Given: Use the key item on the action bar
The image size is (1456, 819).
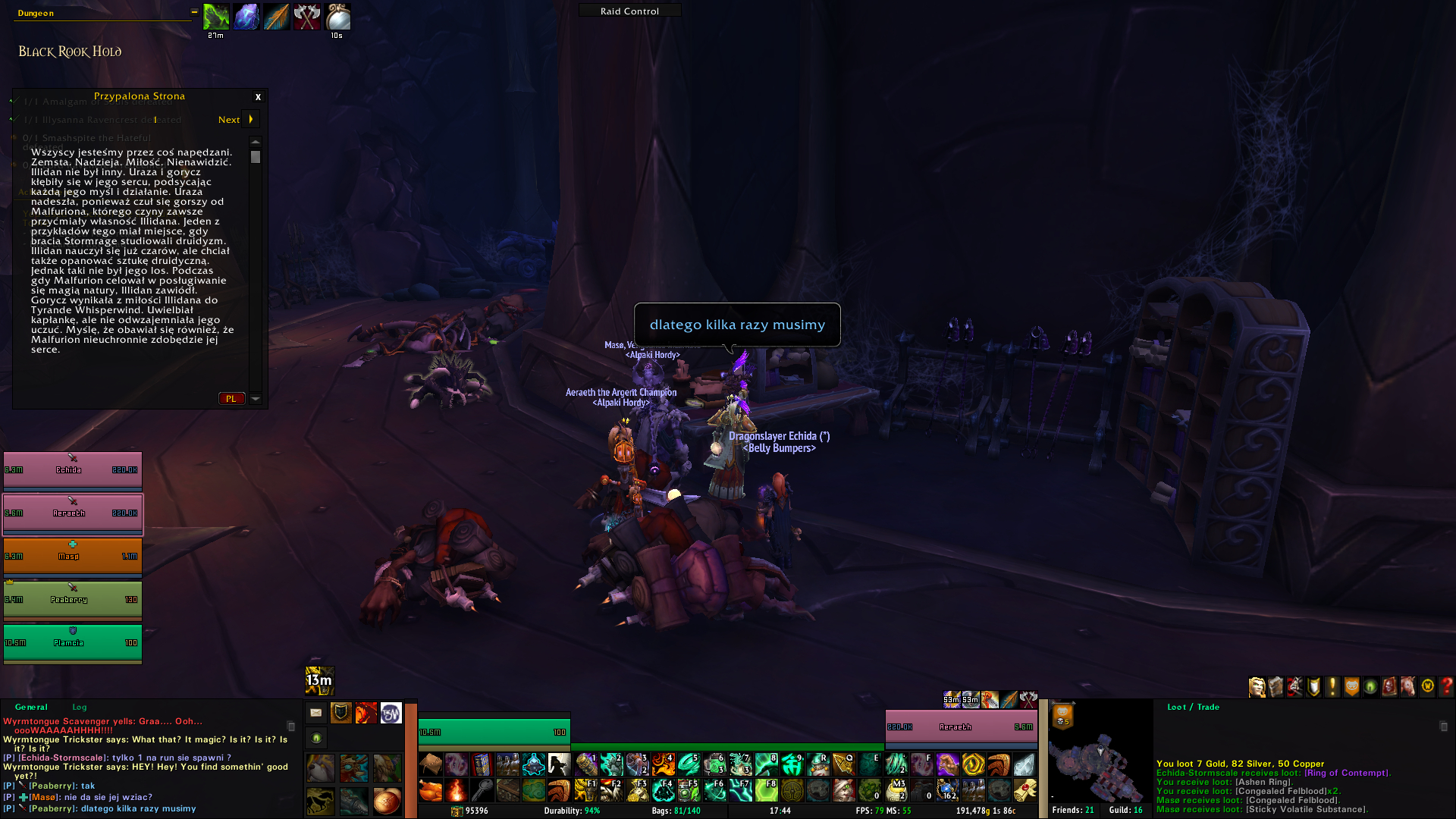Looking at the screenshot, I should coord(482,791).
